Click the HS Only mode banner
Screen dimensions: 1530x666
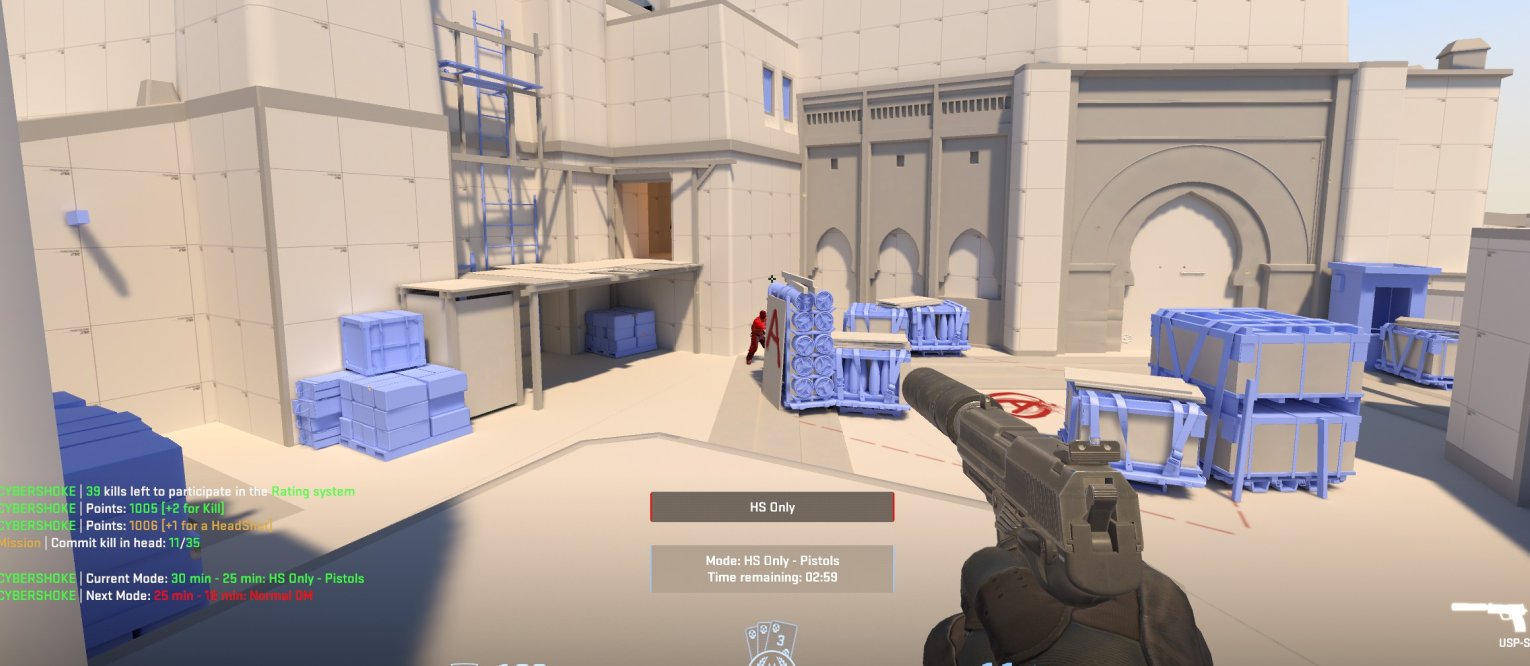point(772,507)
